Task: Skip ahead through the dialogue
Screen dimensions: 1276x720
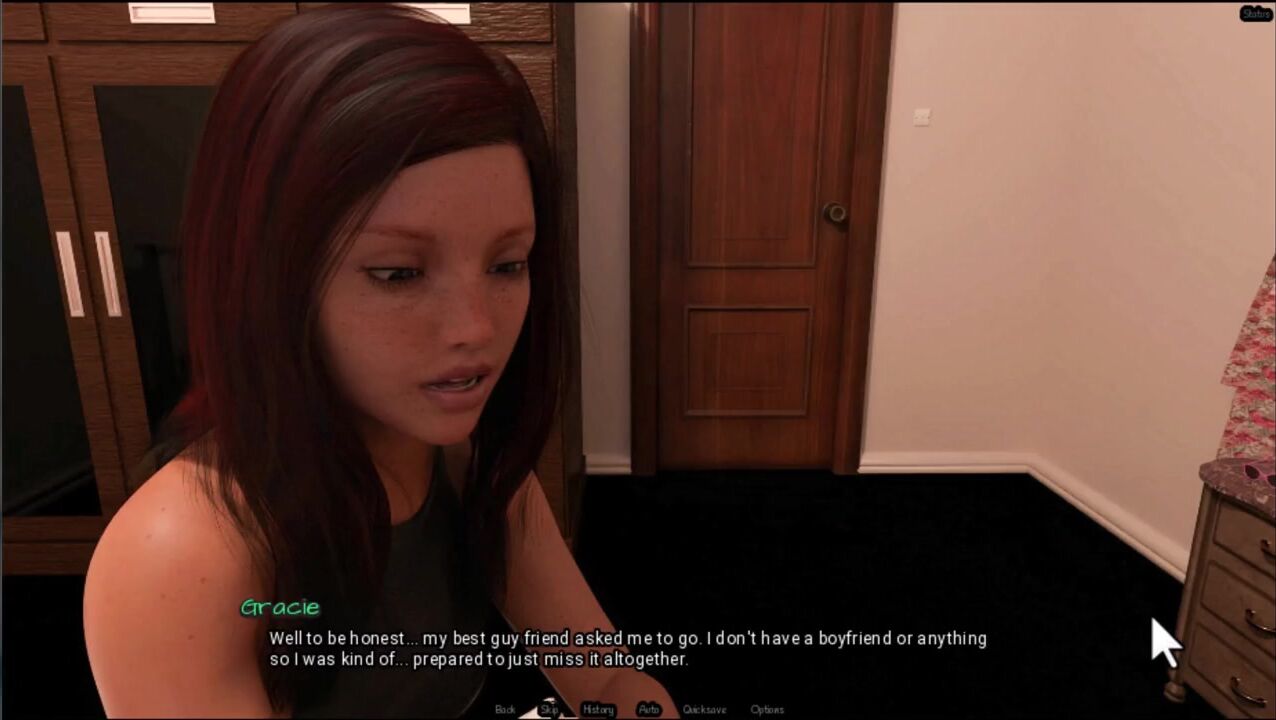Action: 549,709
